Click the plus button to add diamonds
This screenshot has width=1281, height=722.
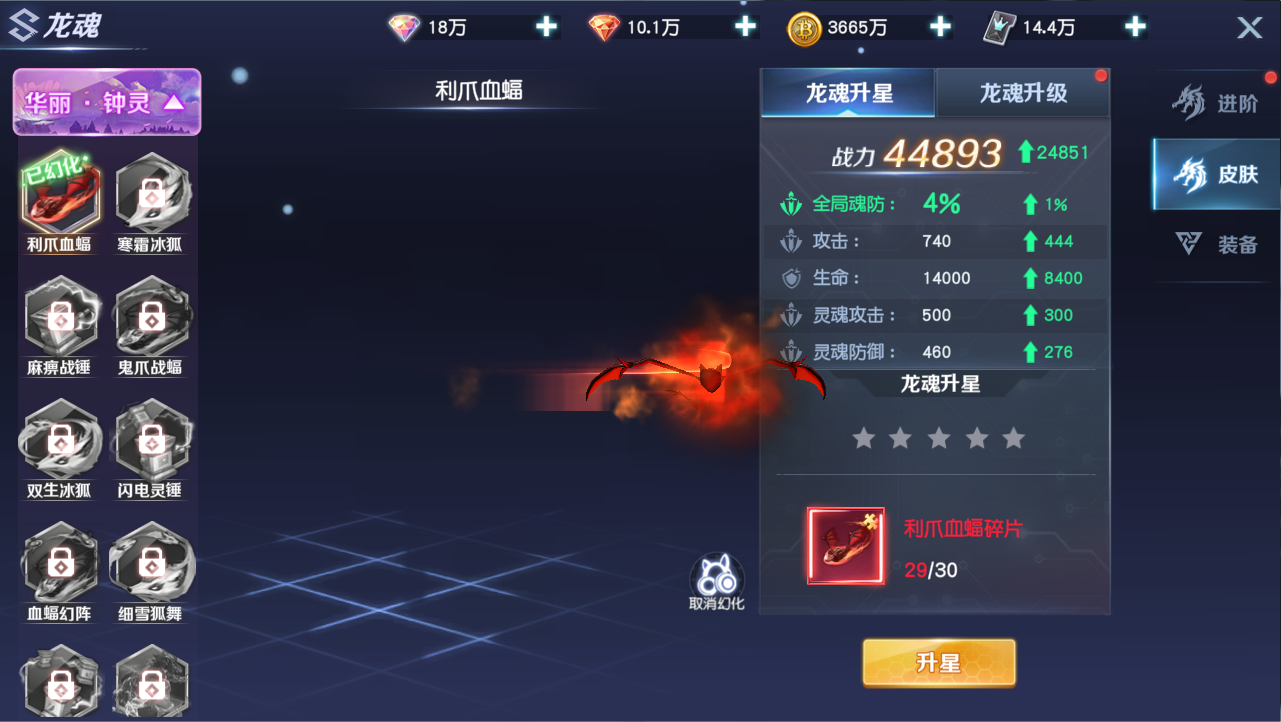tap(546, 27)
